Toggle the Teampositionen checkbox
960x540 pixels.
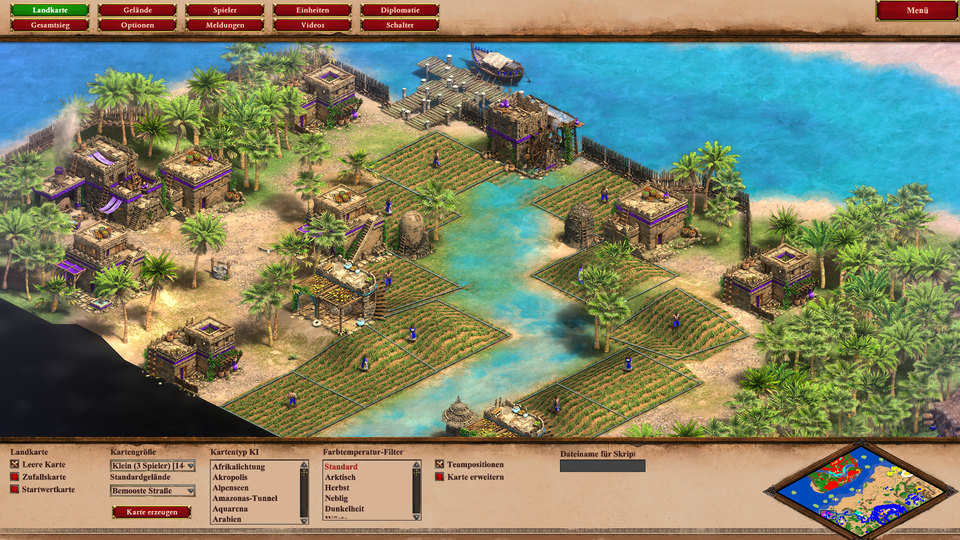[x=440, y=465]
